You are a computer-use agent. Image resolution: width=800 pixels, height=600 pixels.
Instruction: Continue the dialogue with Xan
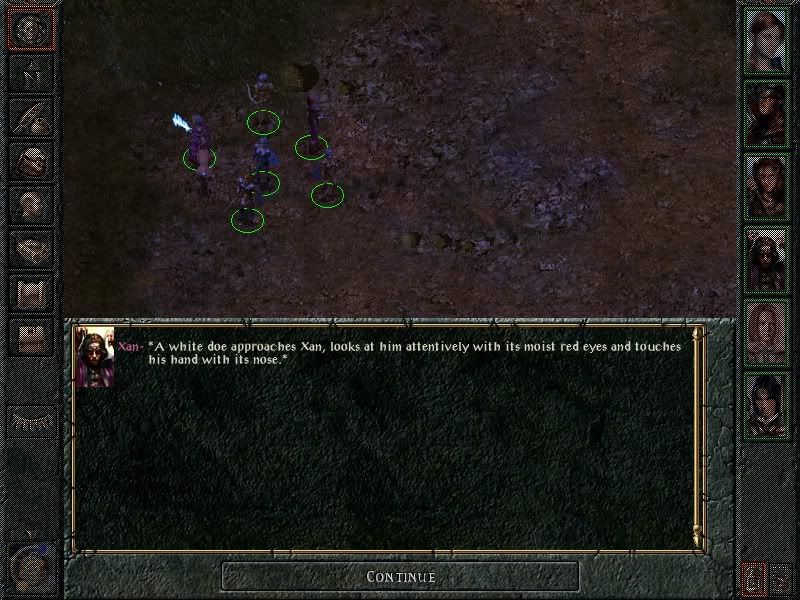pyautogui.click(x=400, y=577)
